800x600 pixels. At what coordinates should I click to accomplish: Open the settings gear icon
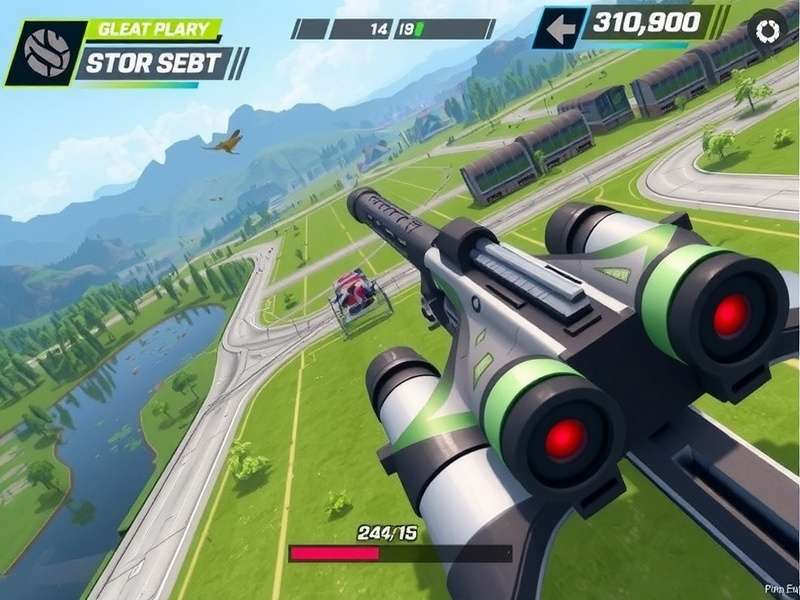pos(768,30)
